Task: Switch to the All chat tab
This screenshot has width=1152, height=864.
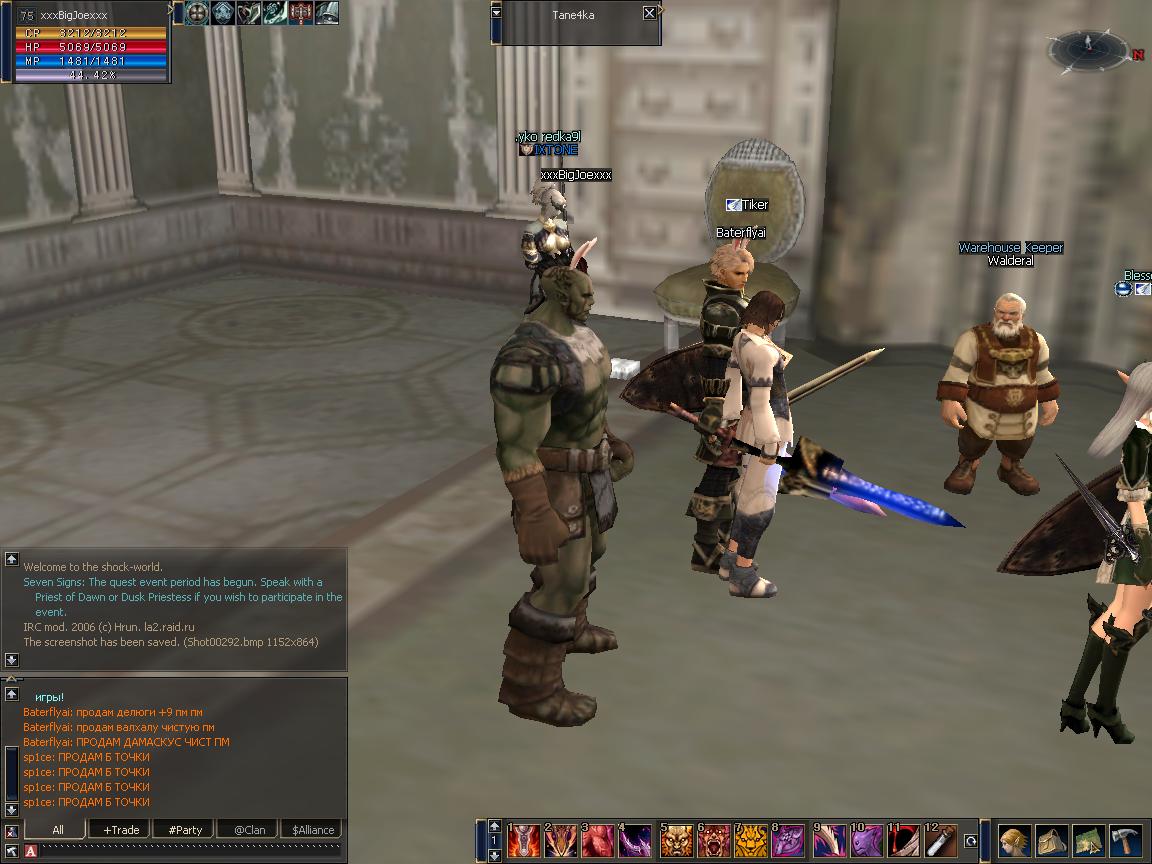Action: pos(57,830)
